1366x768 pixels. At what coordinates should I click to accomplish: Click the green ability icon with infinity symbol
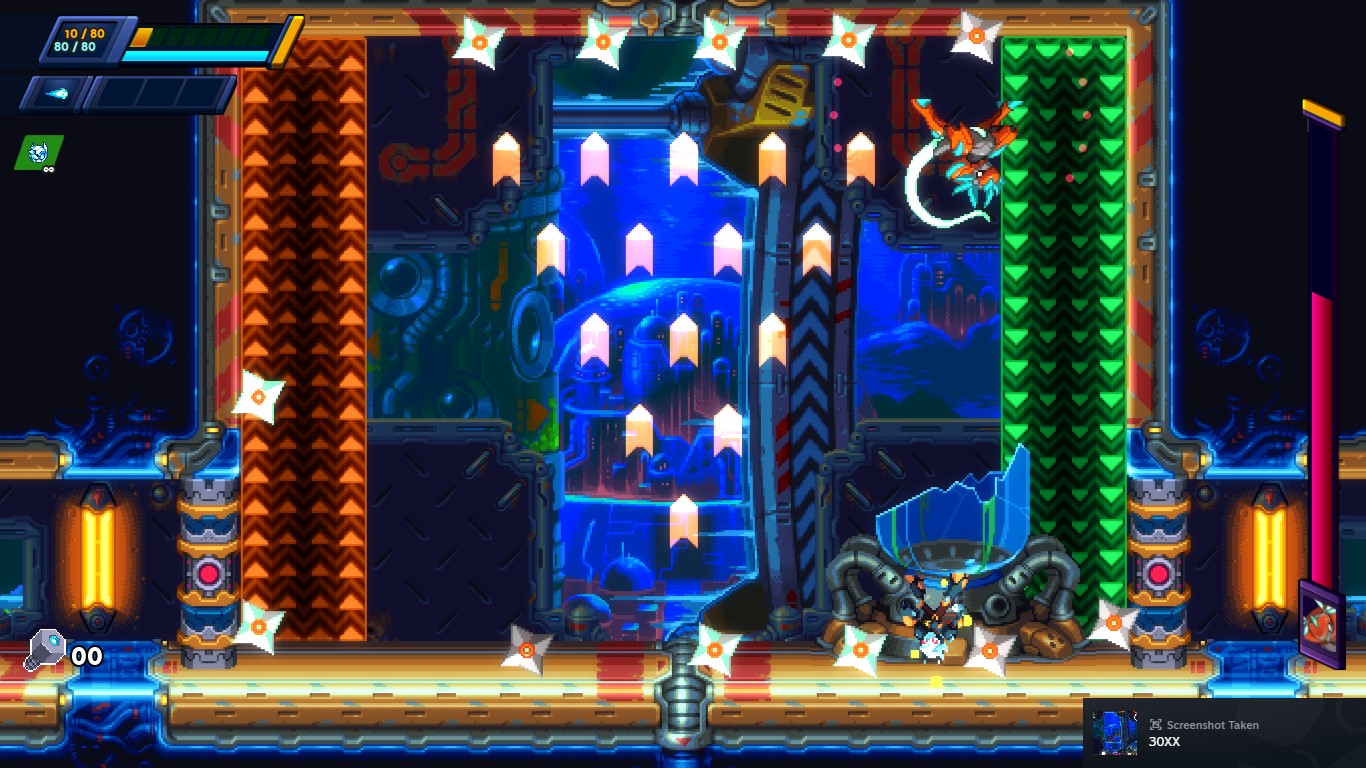[x=39, y=152]
